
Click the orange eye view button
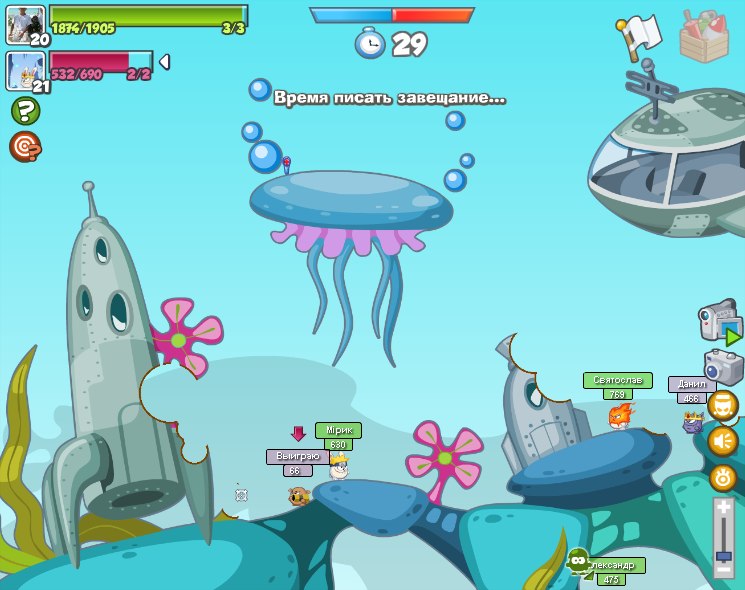pos(723,478)
